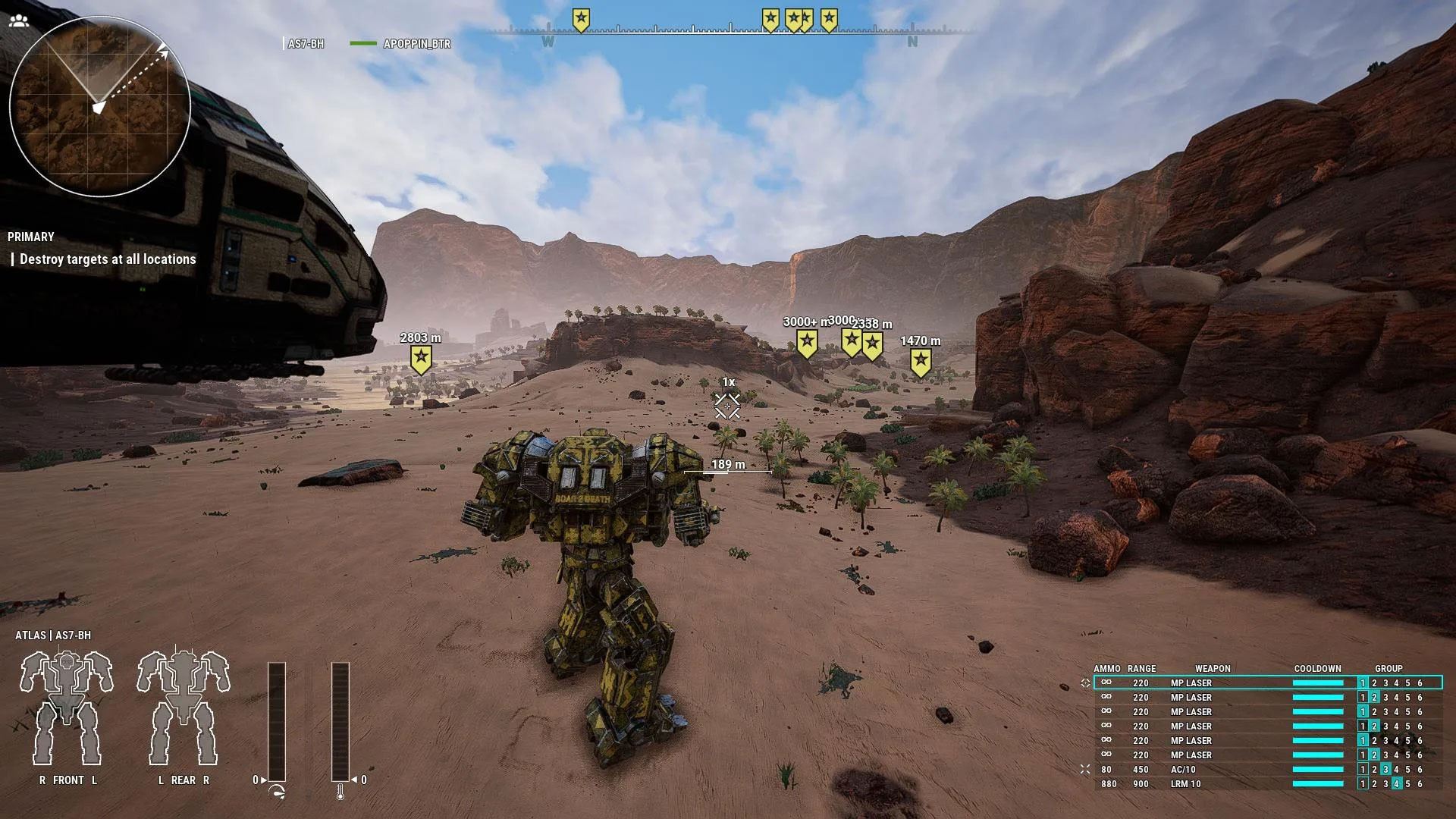Click the primary objective 'Destroy targets at all locations'
Image resolution: width=1456 pixels, height=819 pixels.
point(108,259)
